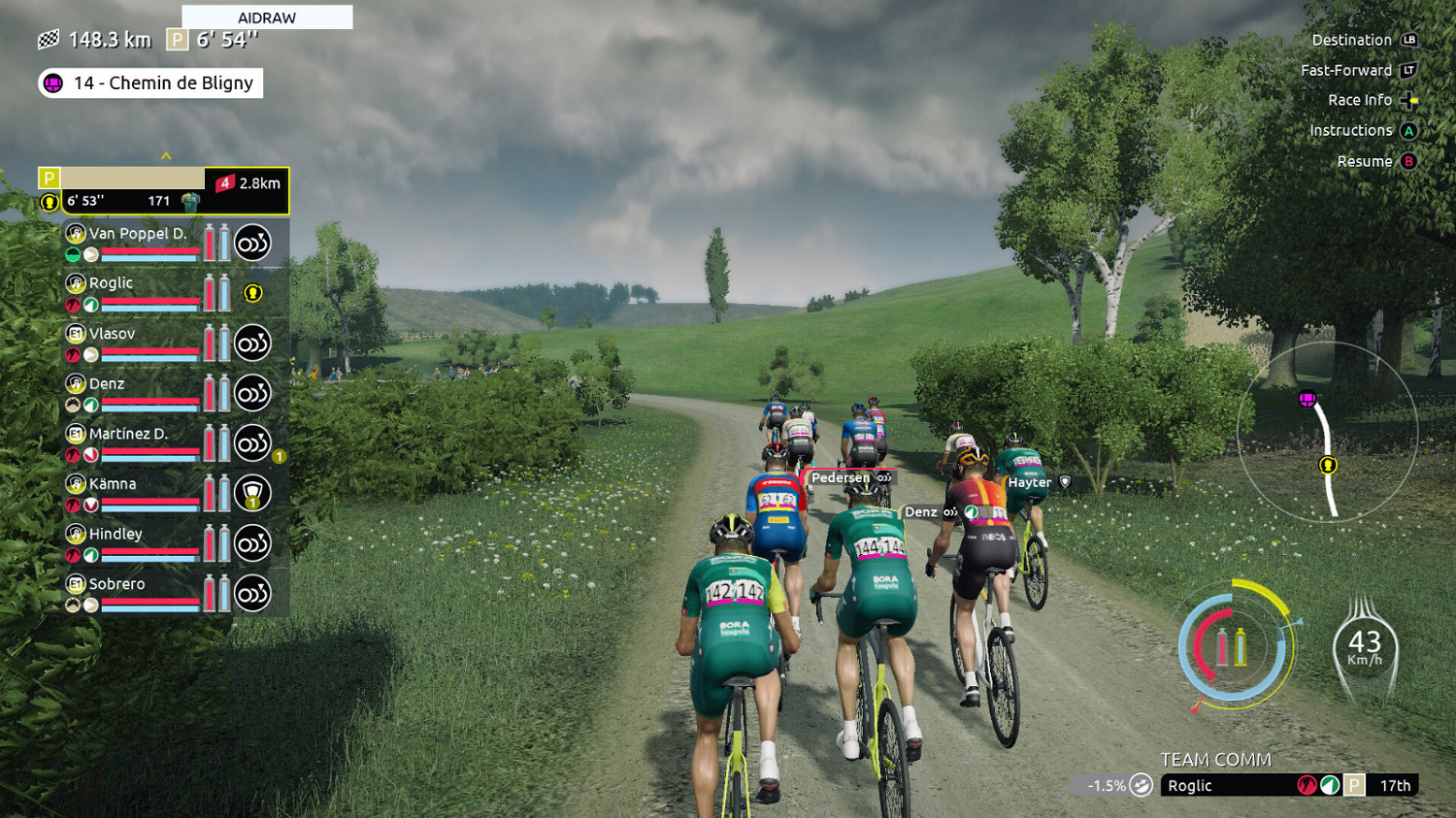Toggle Sobrero's riding mode
1456x818 pixels.
[251, 592]
